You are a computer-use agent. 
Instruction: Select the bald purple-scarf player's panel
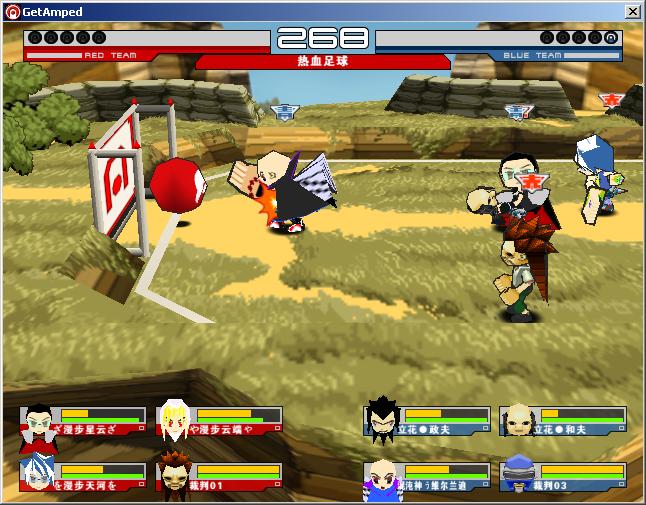click(427, 476)
